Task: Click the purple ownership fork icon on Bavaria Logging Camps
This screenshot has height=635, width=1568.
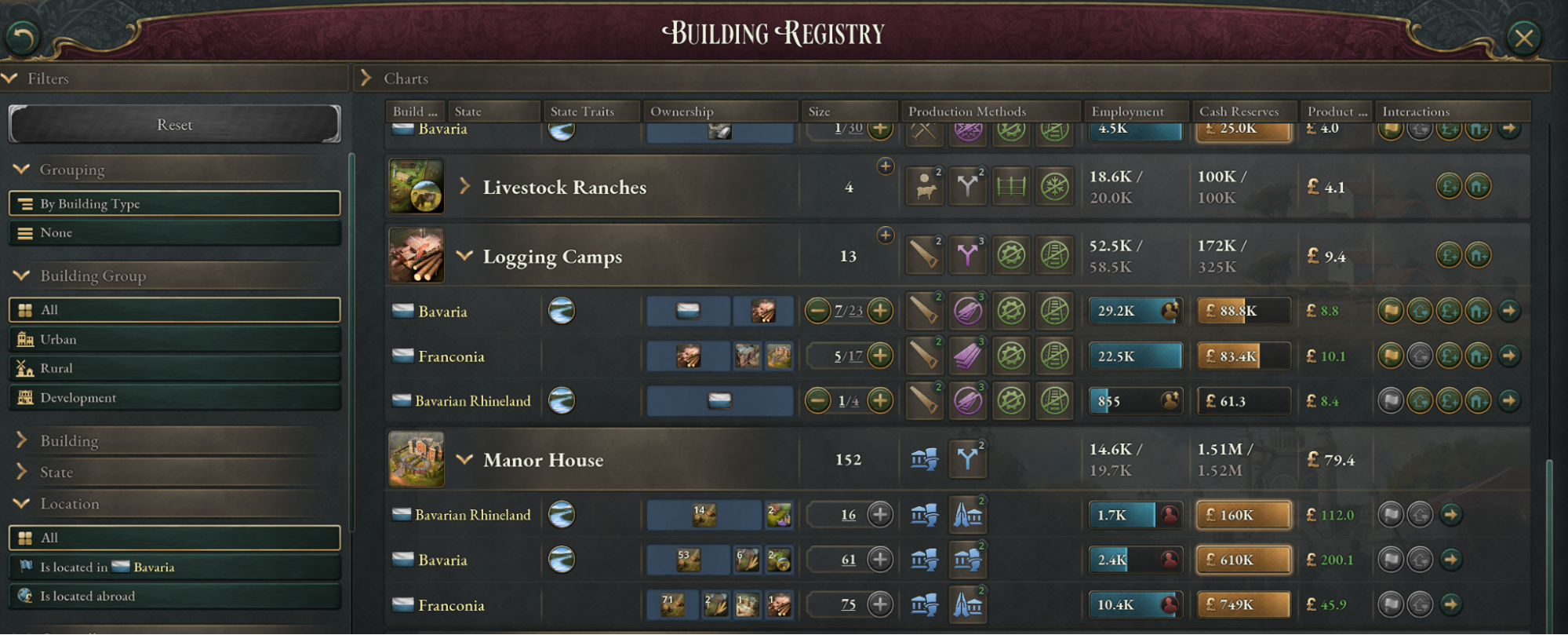Action: 967,311
